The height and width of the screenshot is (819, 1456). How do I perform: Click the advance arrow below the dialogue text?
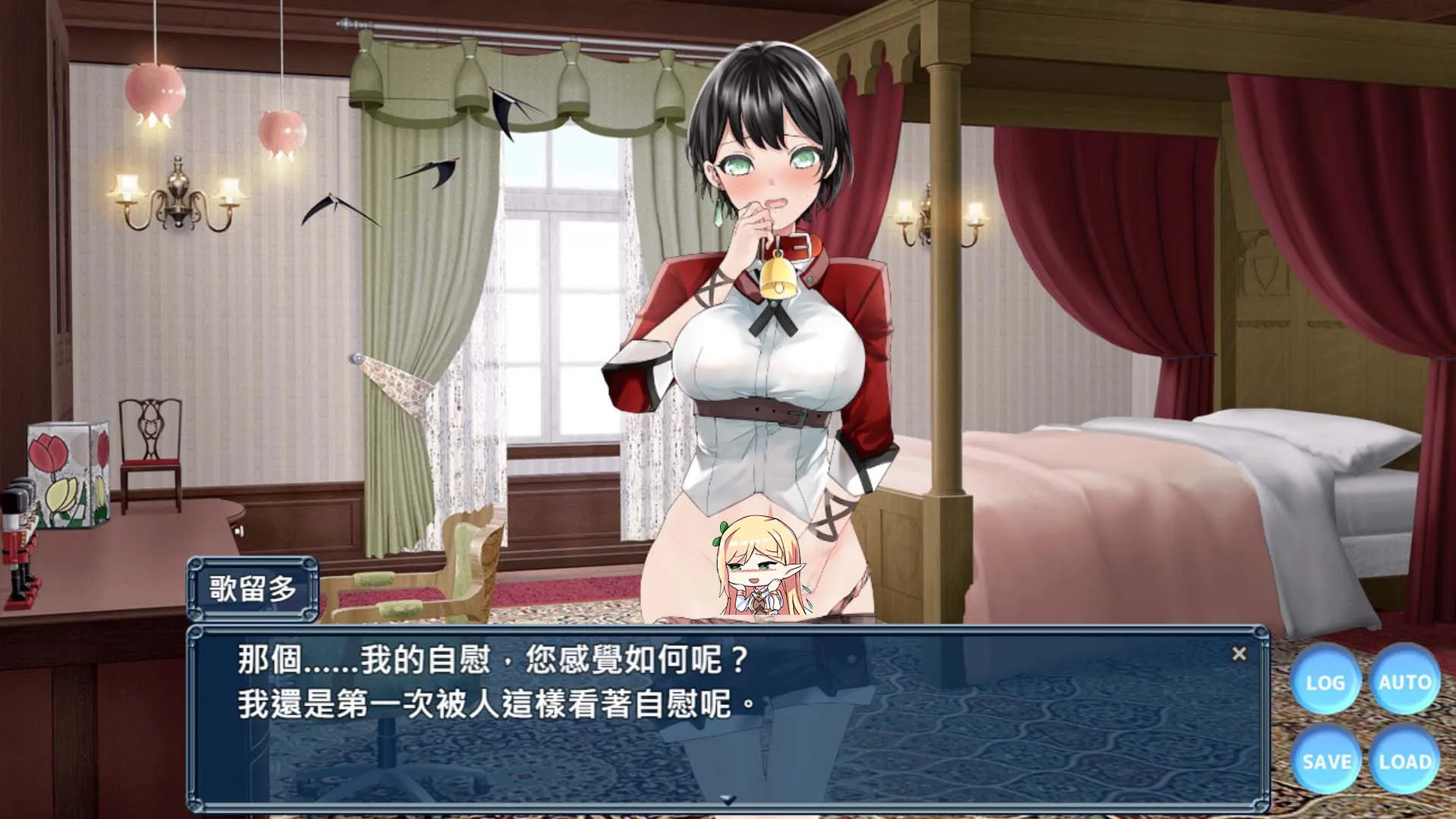[x=730, y=799]
